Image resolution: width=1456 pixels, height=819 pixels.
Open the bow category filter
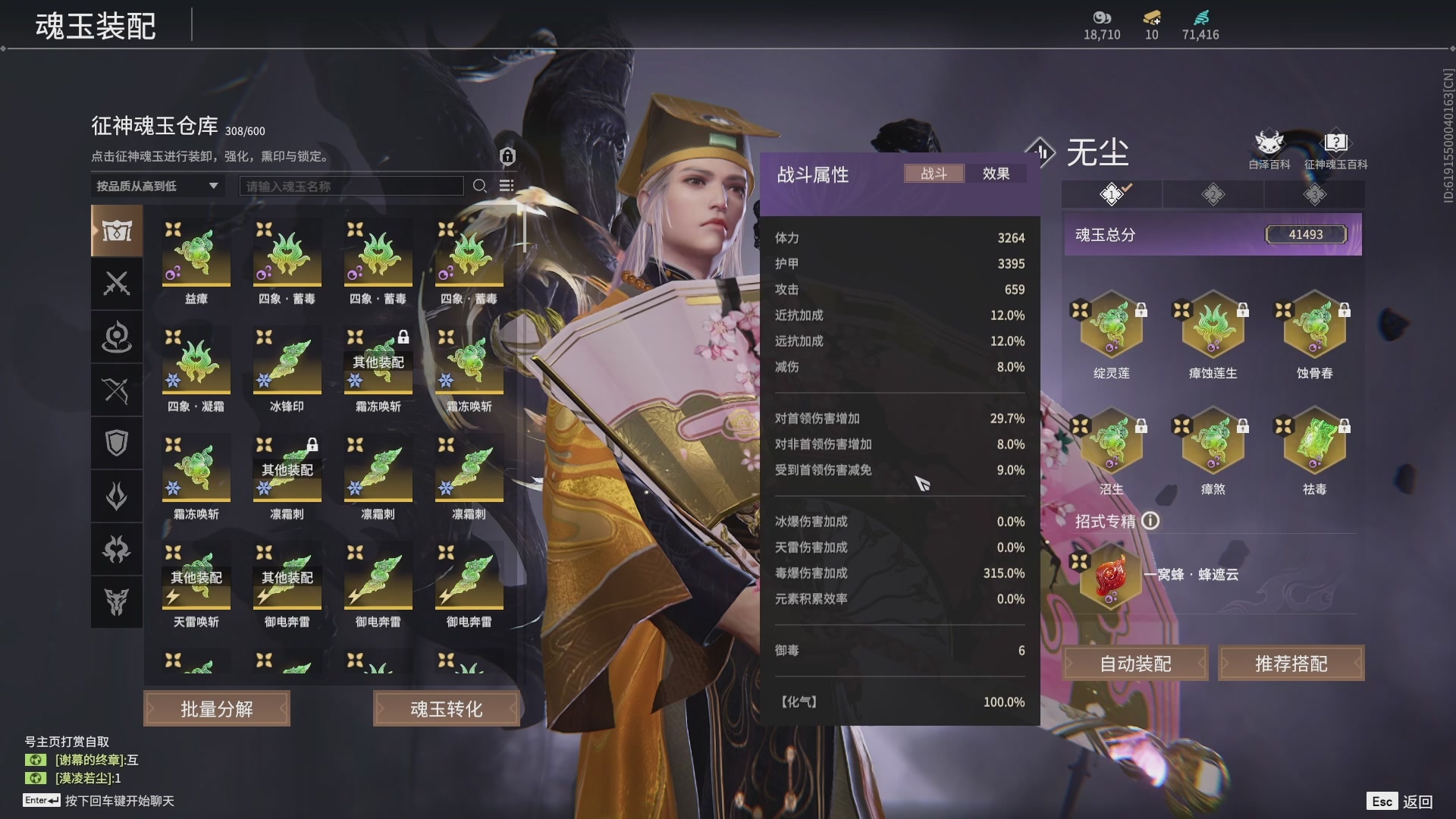pos(117,390)
